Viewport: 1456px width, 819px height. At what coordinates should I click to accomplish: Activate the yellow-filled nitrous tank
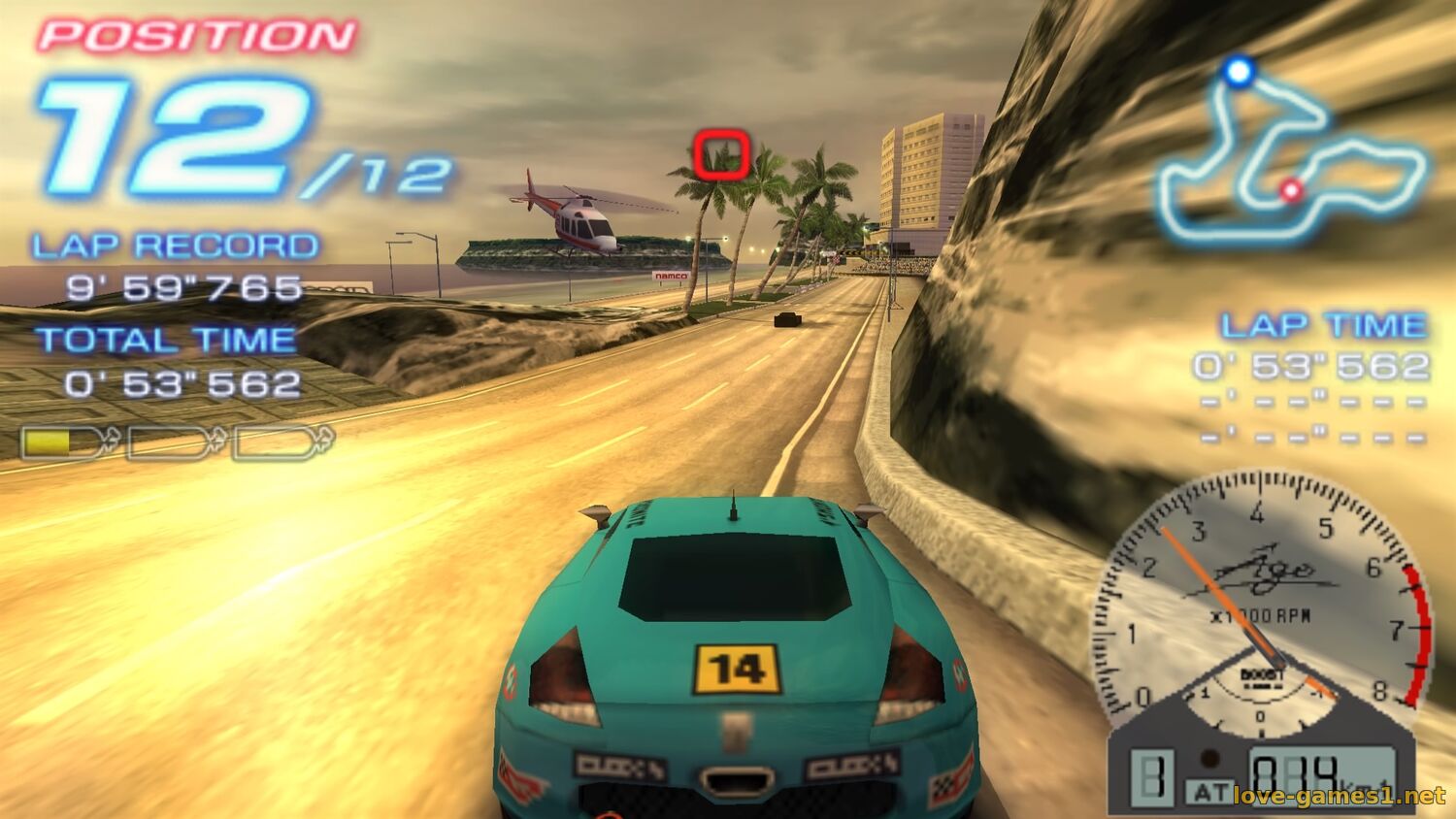pos(64,442)
